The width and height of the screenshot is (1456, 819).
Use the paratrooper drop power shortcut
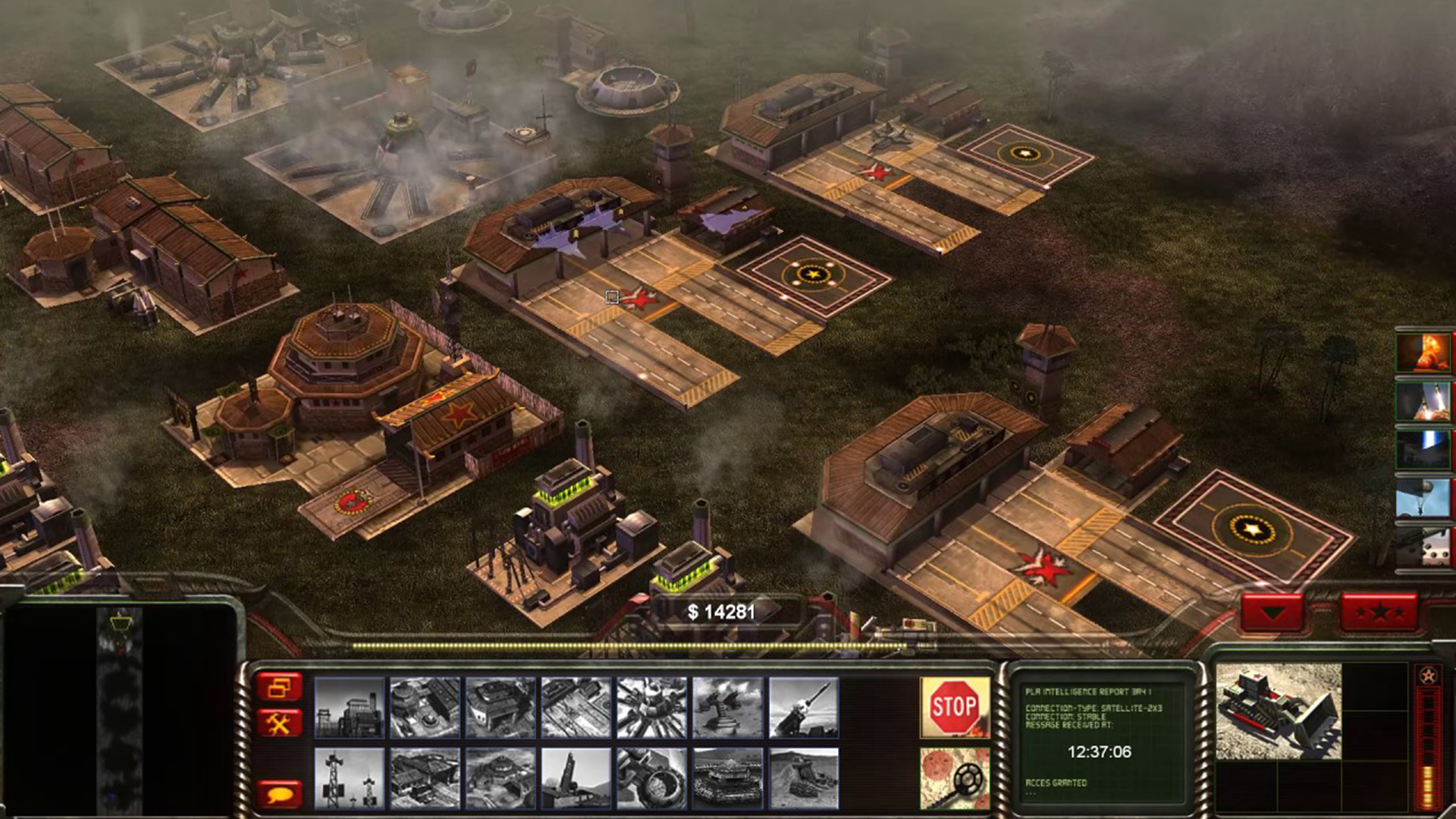pyautogui.click(x=1423, y=497)
